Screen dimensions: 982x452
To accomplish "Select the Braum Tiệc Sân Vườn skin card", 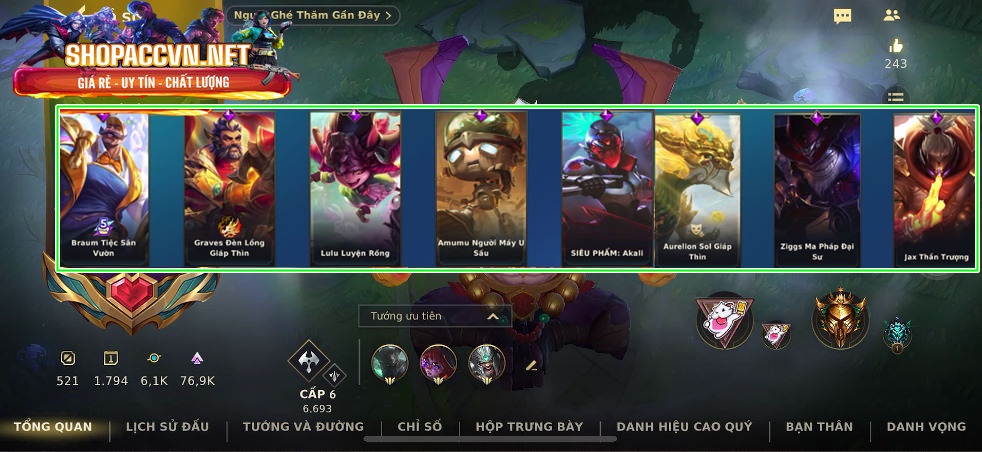I will click(104, 188).
